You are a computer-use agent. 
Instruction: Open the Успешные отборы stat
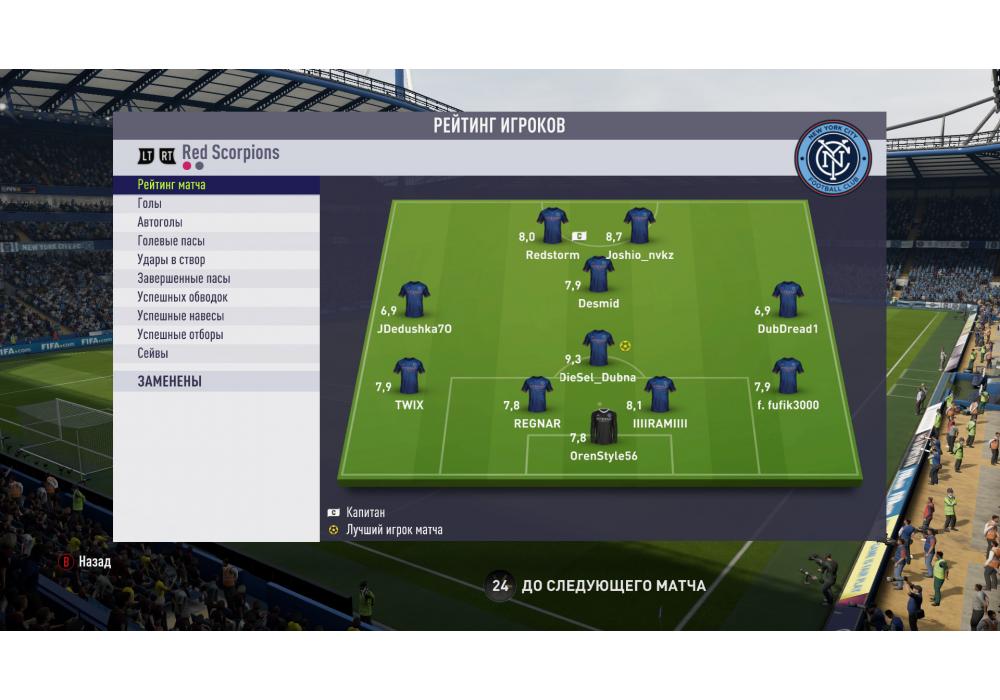coord(216,335)
